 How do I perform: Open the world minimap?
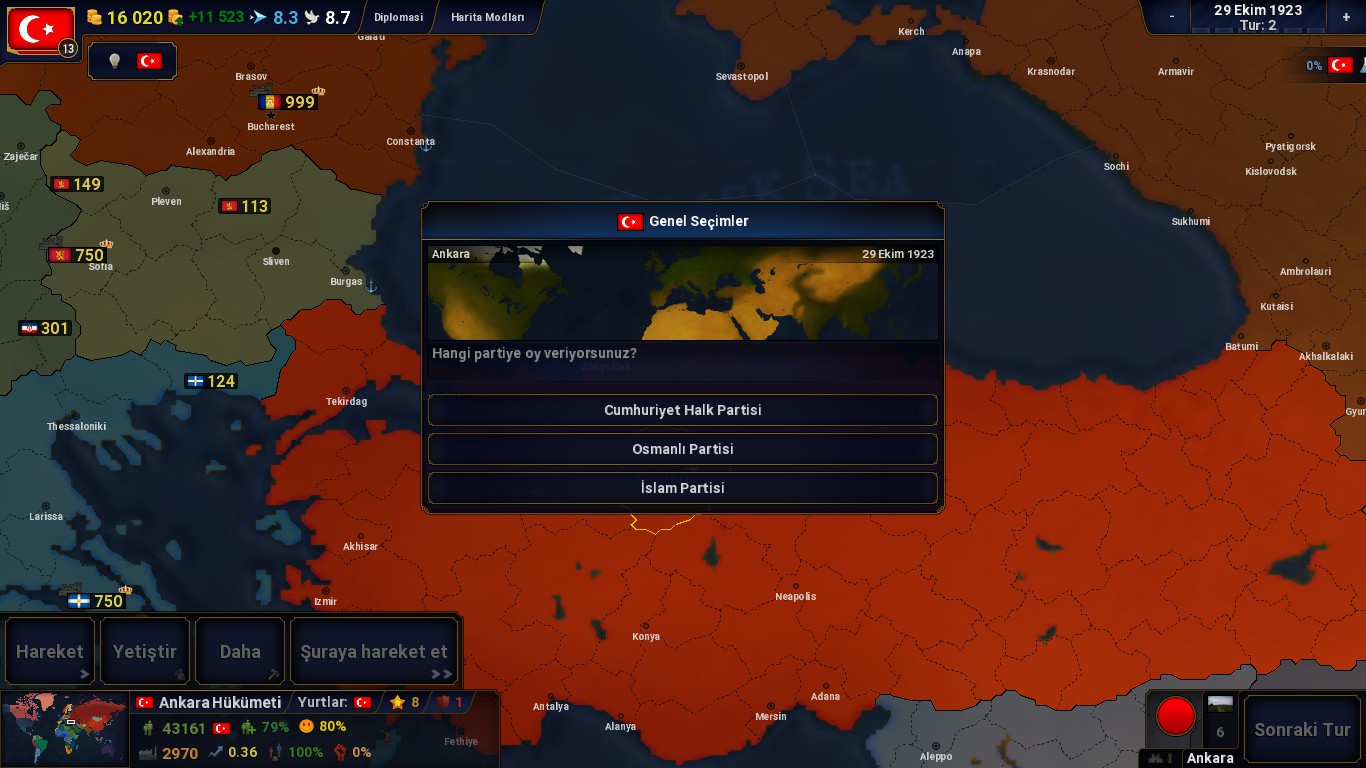pos(65,729)
